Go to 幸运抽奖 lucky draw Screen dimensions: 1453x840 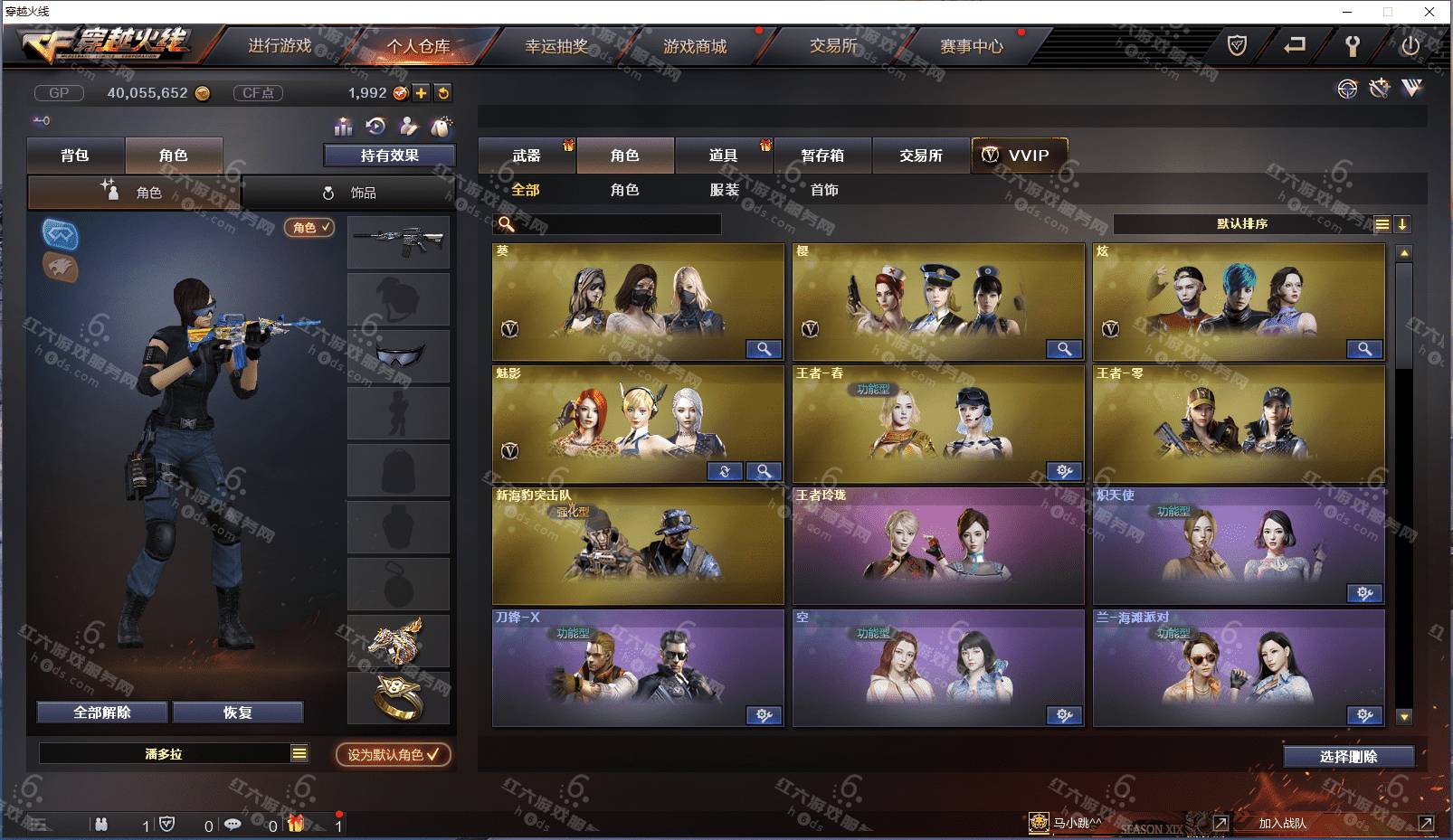556,46
